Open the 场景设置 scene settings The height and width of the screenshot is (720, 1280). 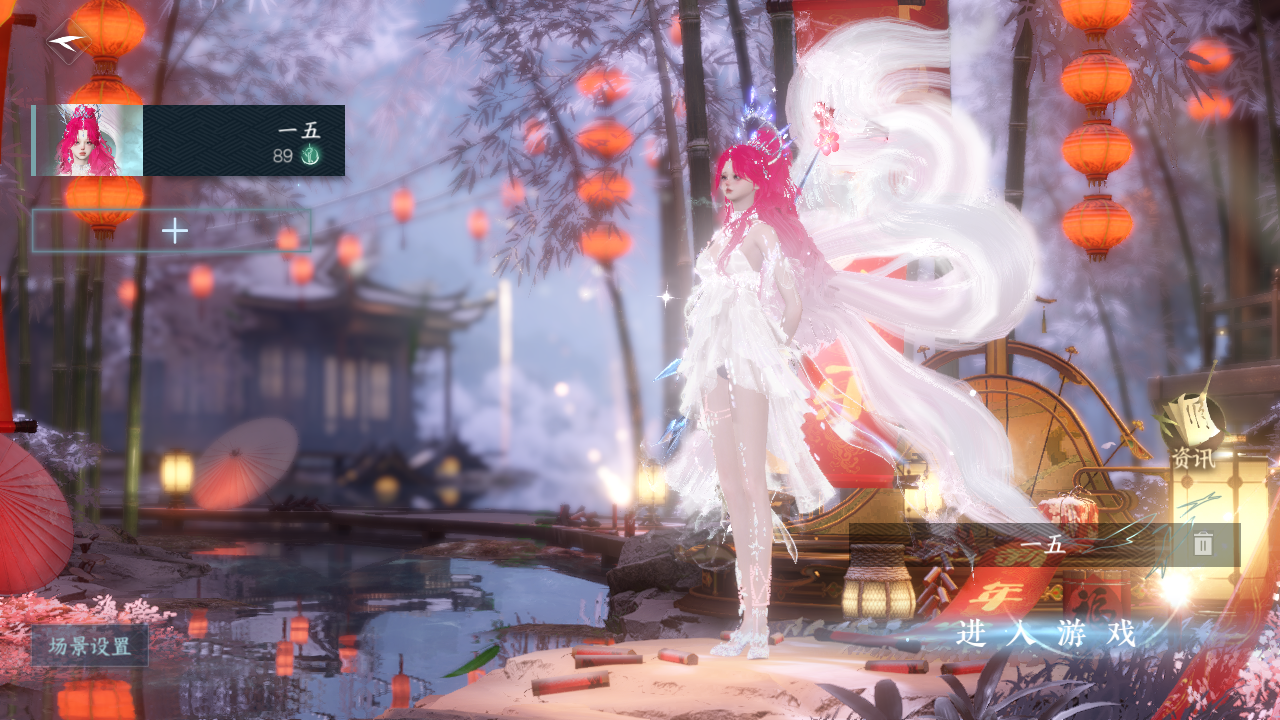tap(90, 646)
